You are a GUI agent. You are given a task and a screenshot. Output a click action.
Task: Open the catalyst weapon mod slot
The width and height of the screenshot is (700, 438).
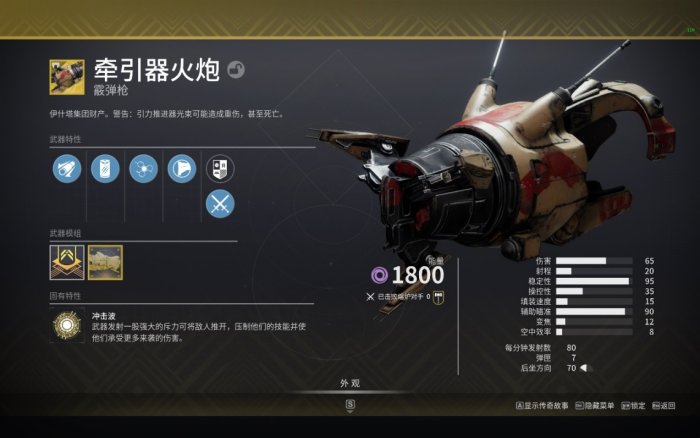[x=67, y=262]
